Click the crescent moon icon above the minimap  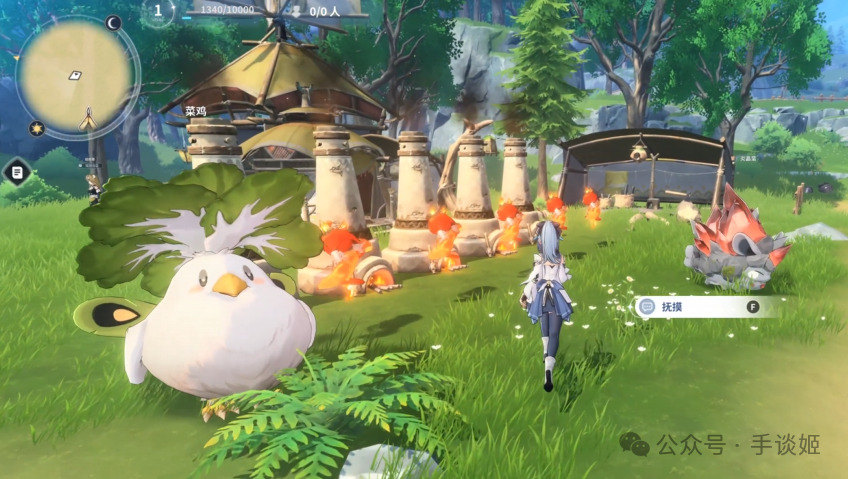click(113, 22)
